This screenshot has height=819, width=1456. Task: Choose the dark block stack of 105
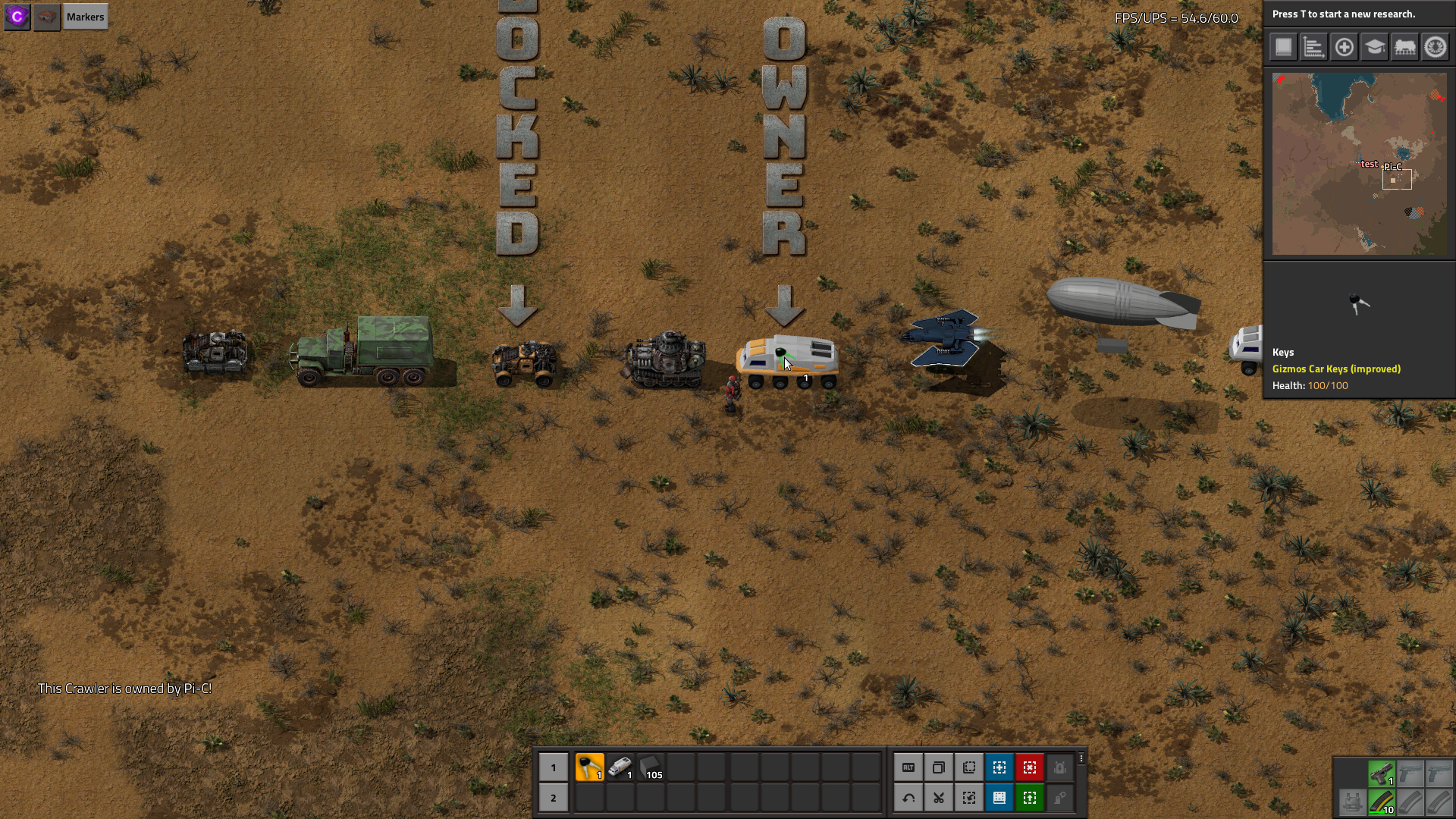tap(651, 767)
